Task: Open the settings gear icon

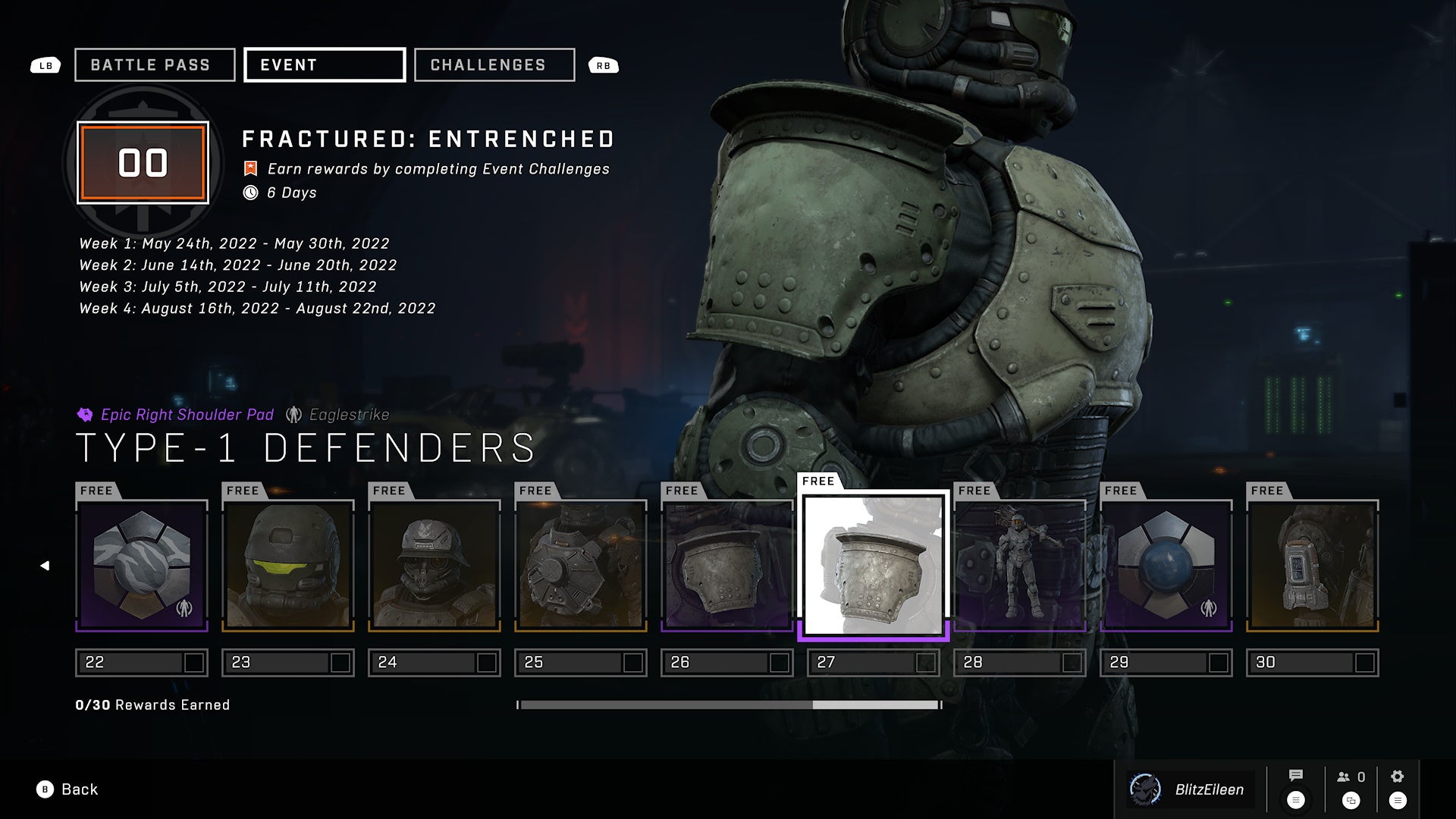Action: coord(1398,777)
